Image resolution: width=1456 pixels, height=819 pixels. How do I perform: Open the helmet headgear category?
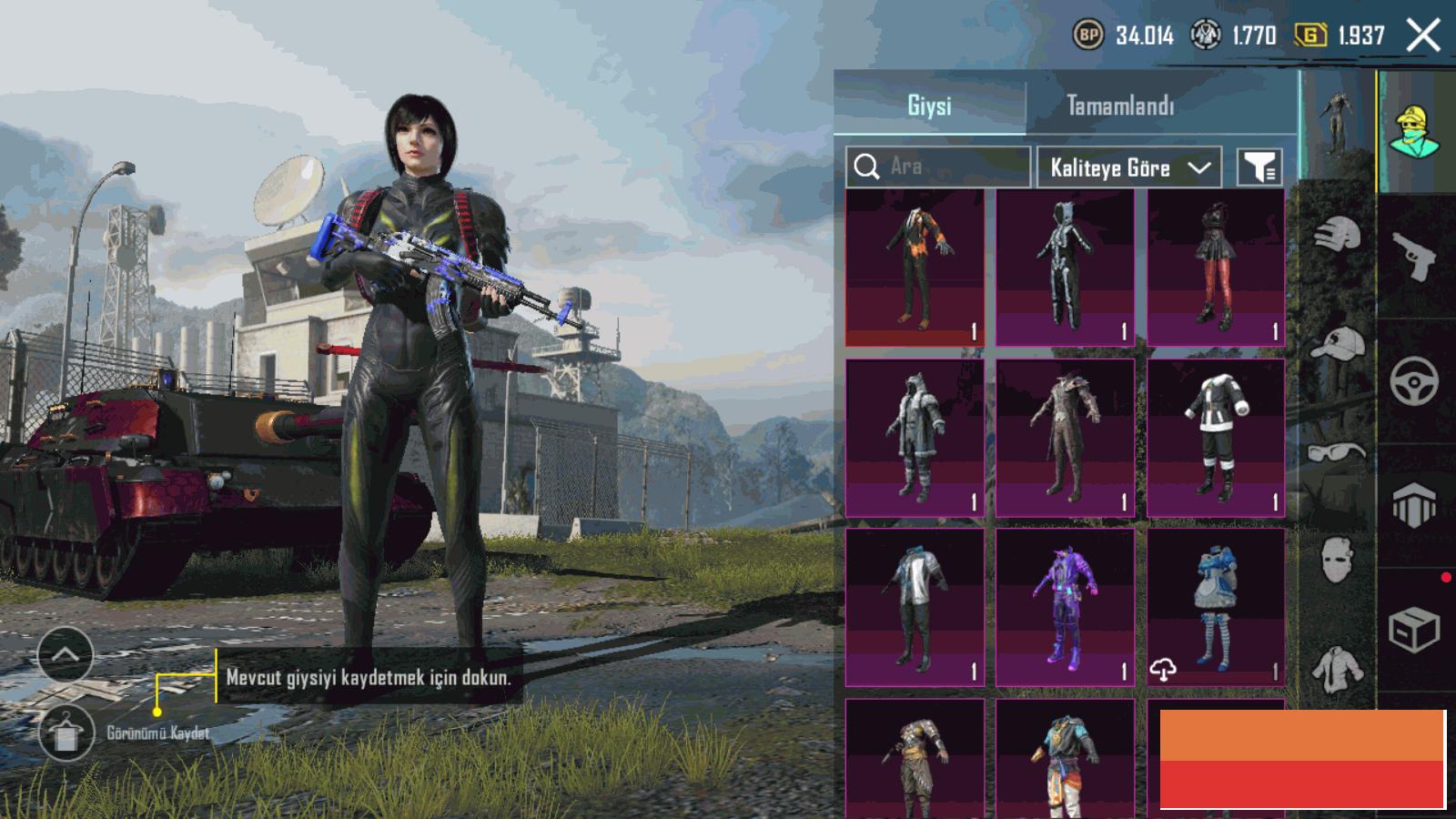[1338, 234]
